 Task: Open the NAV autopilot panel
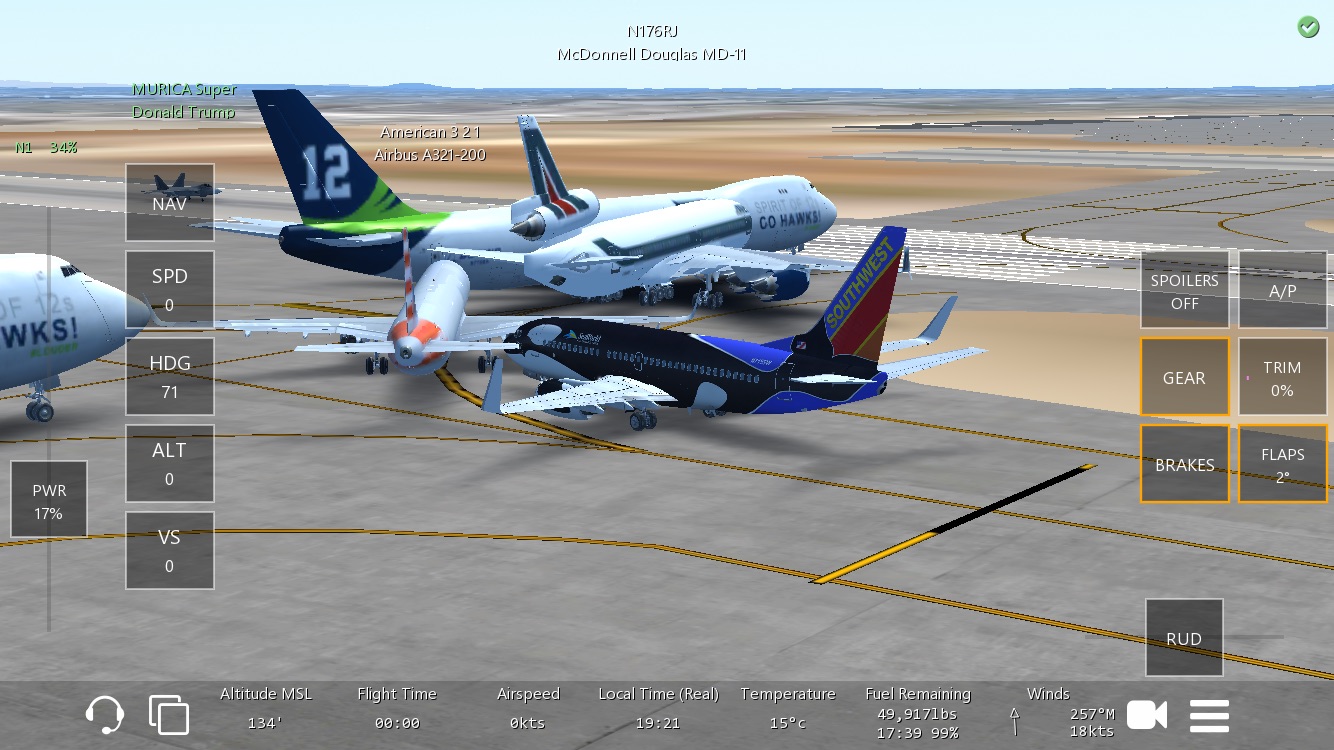tap(170, 203)
